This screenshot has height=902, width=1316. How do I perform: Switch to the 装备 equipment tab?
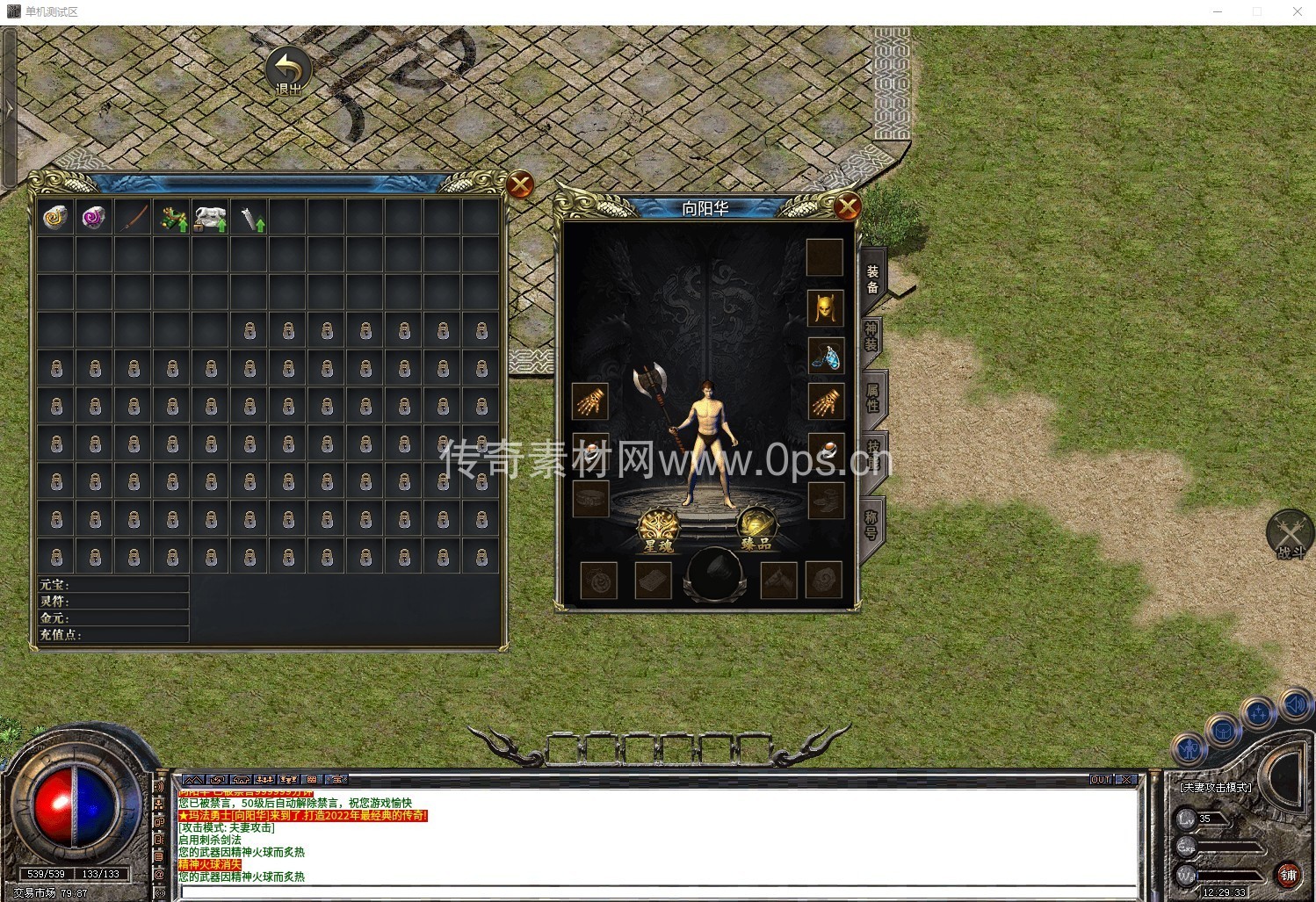coord(872,279)
